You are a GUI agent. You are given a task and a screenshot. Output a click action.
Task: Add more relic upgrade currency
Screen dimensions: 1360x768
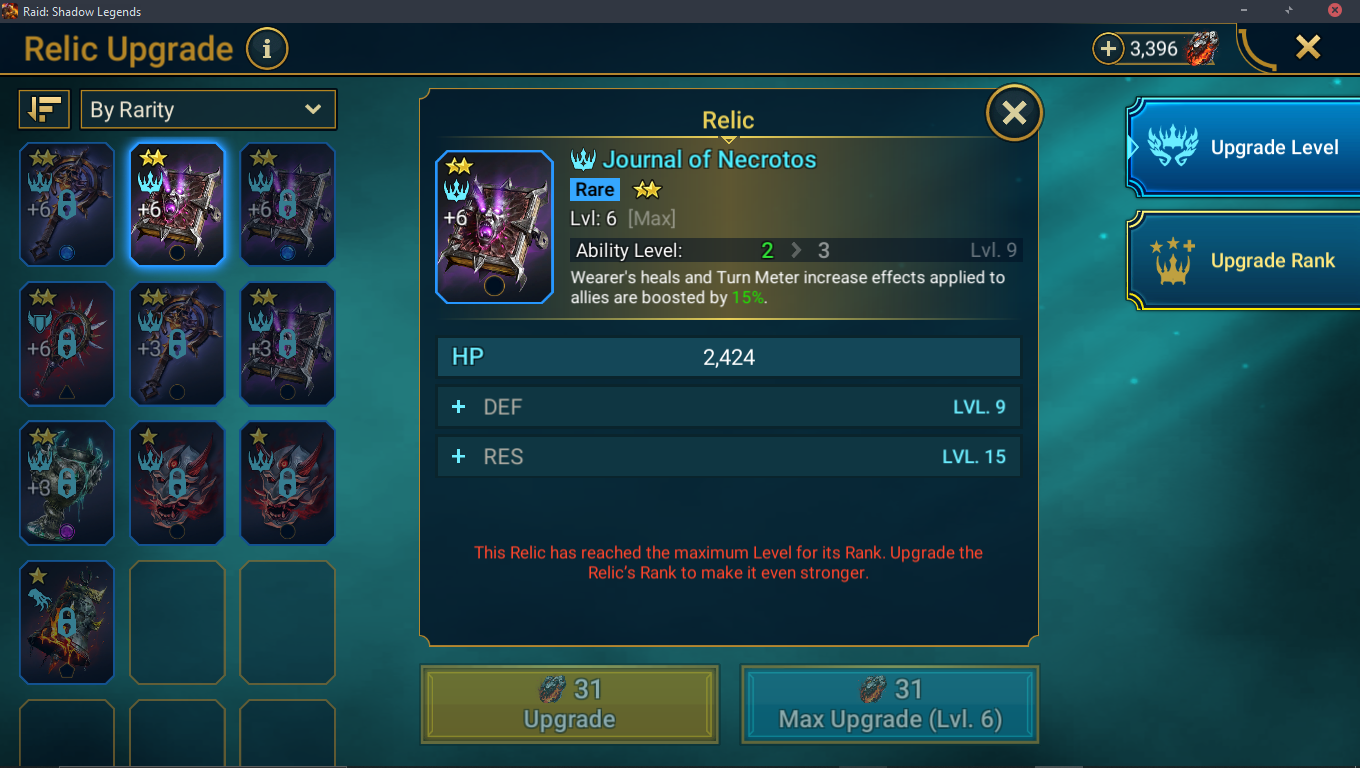tap(1108, 48)
